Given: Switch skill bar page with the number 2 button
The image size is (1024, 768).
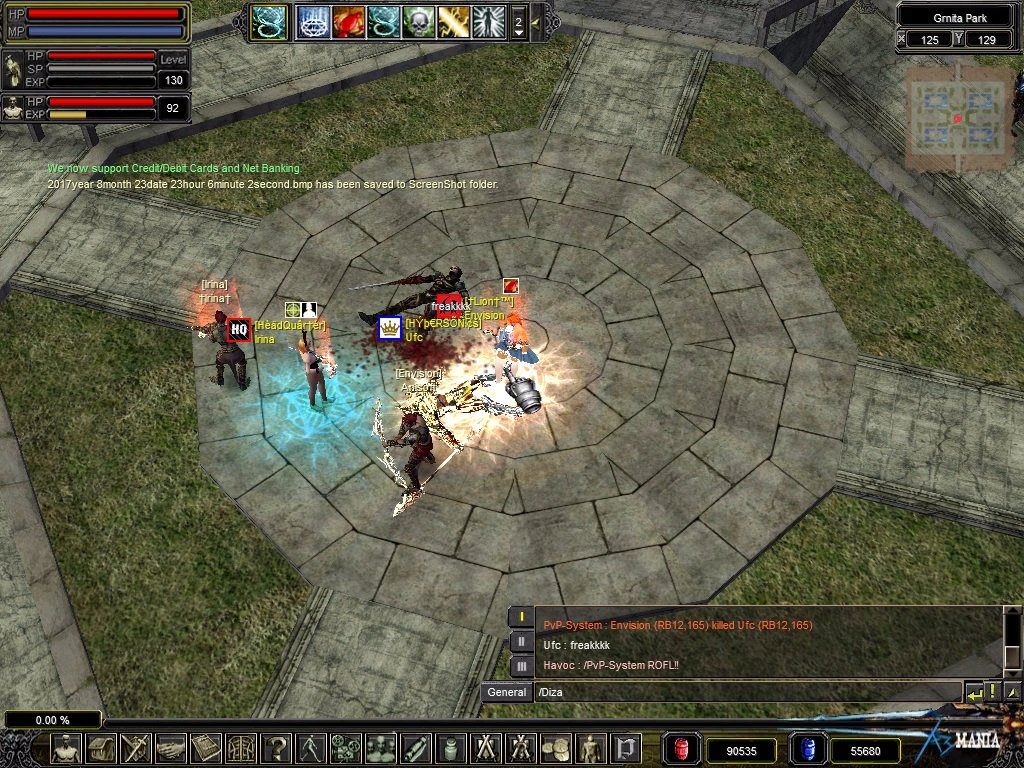Looking at the screenshot, I should 518,22.
